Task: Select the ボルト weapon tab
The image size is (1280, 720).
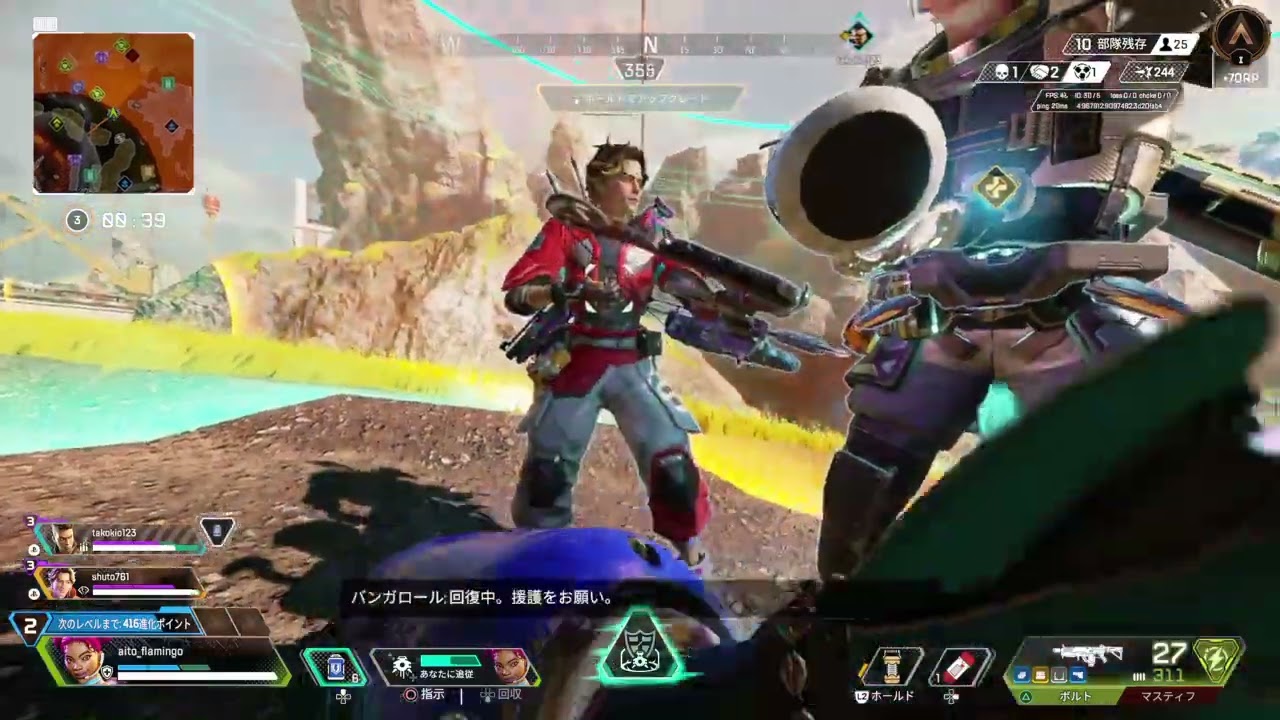Action: [x=1075, y=695]
